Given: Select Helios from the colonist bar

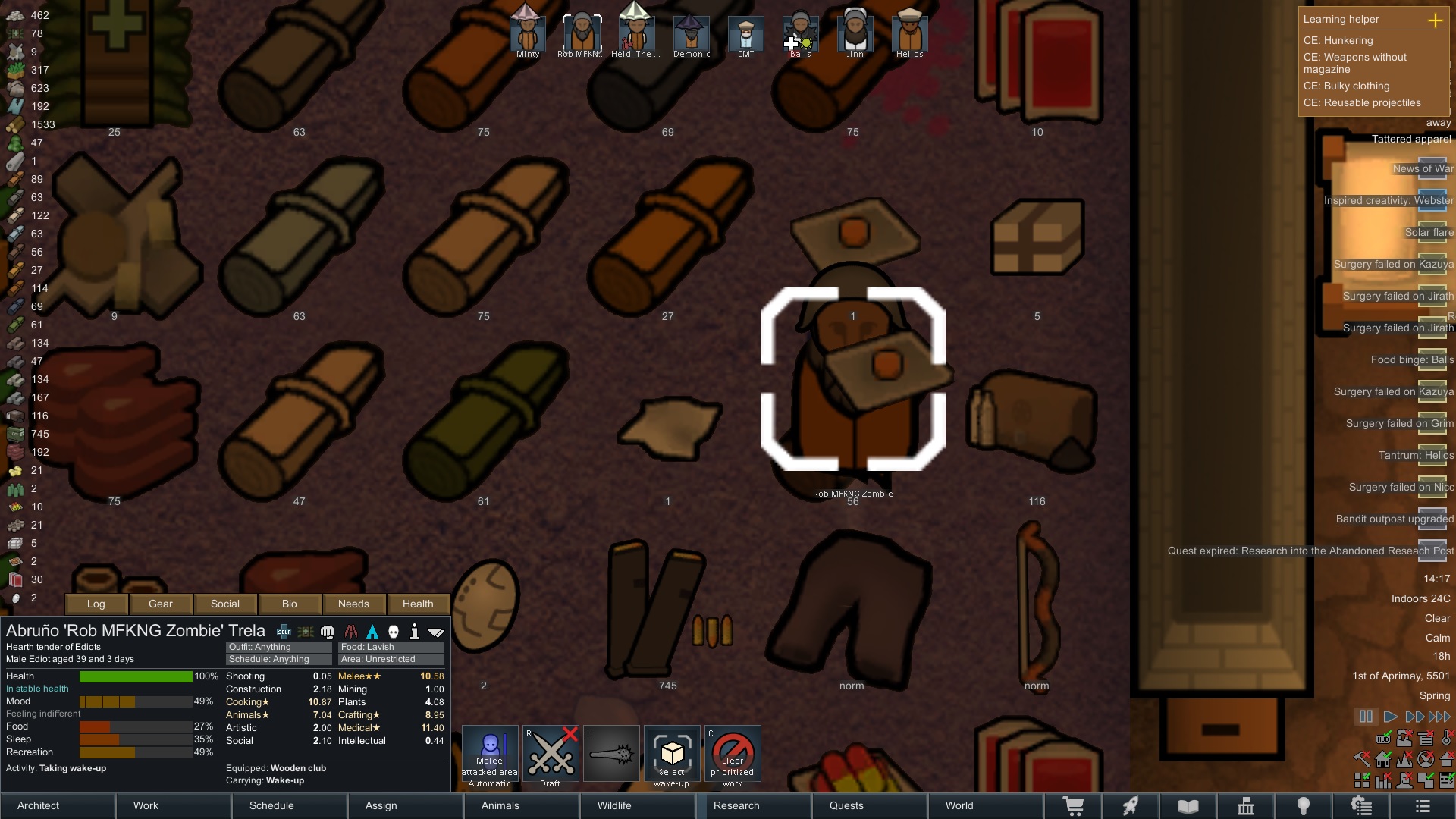Looking at the screenshot, I should [909, 32].
